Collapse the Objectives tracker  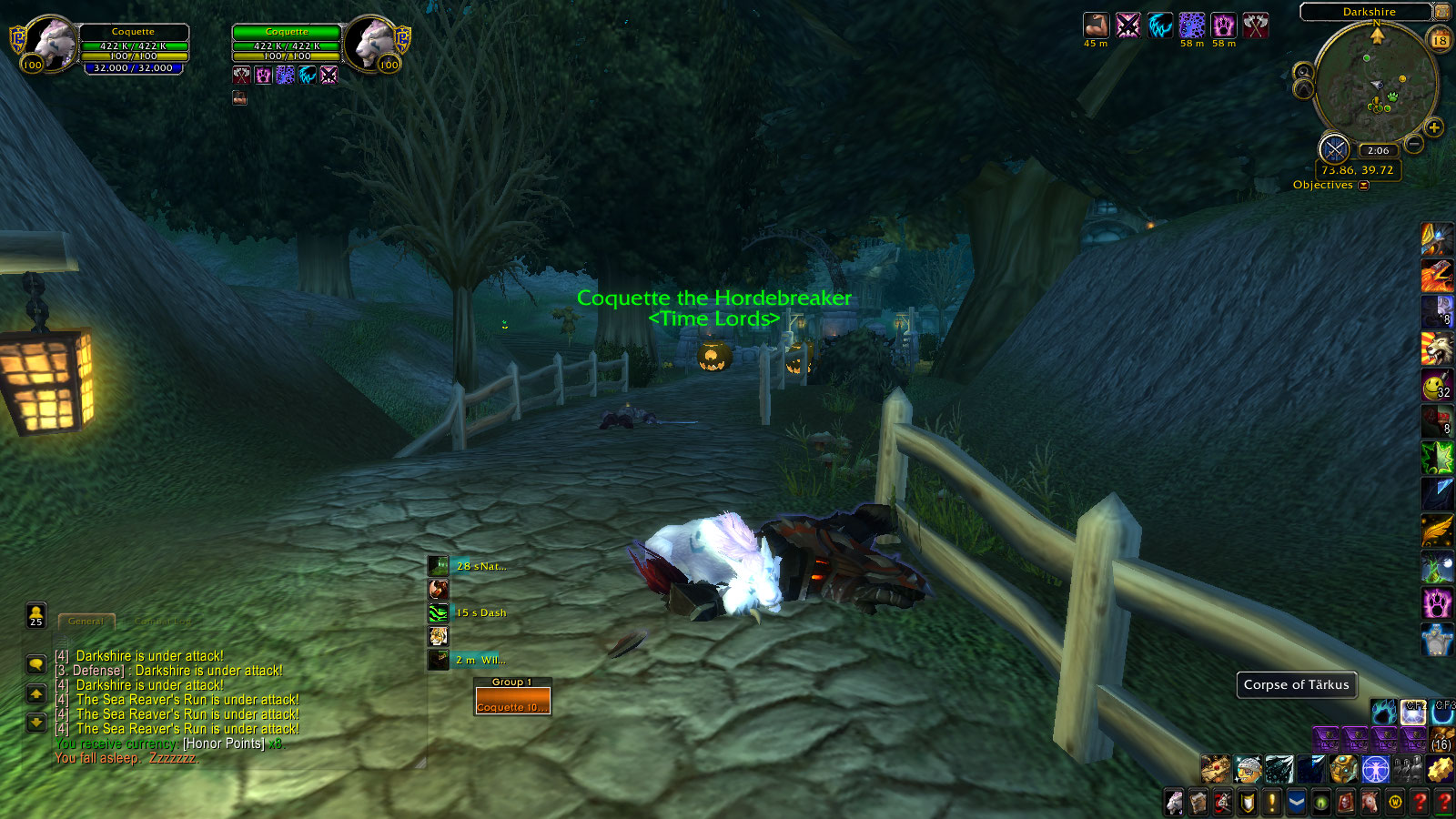click(1363, 186)
